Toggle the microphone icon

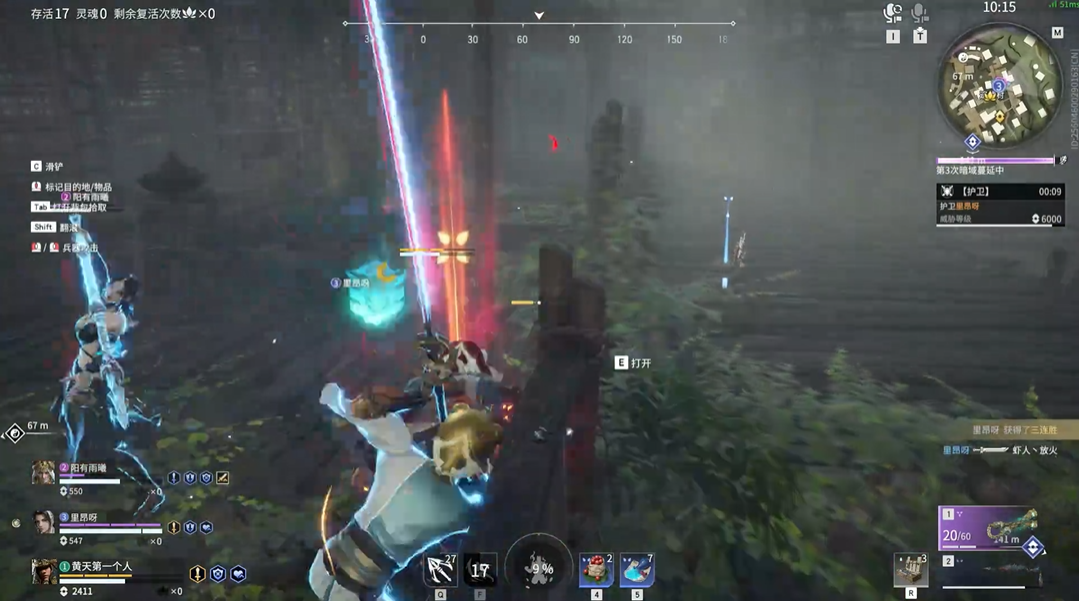(920, 13)
